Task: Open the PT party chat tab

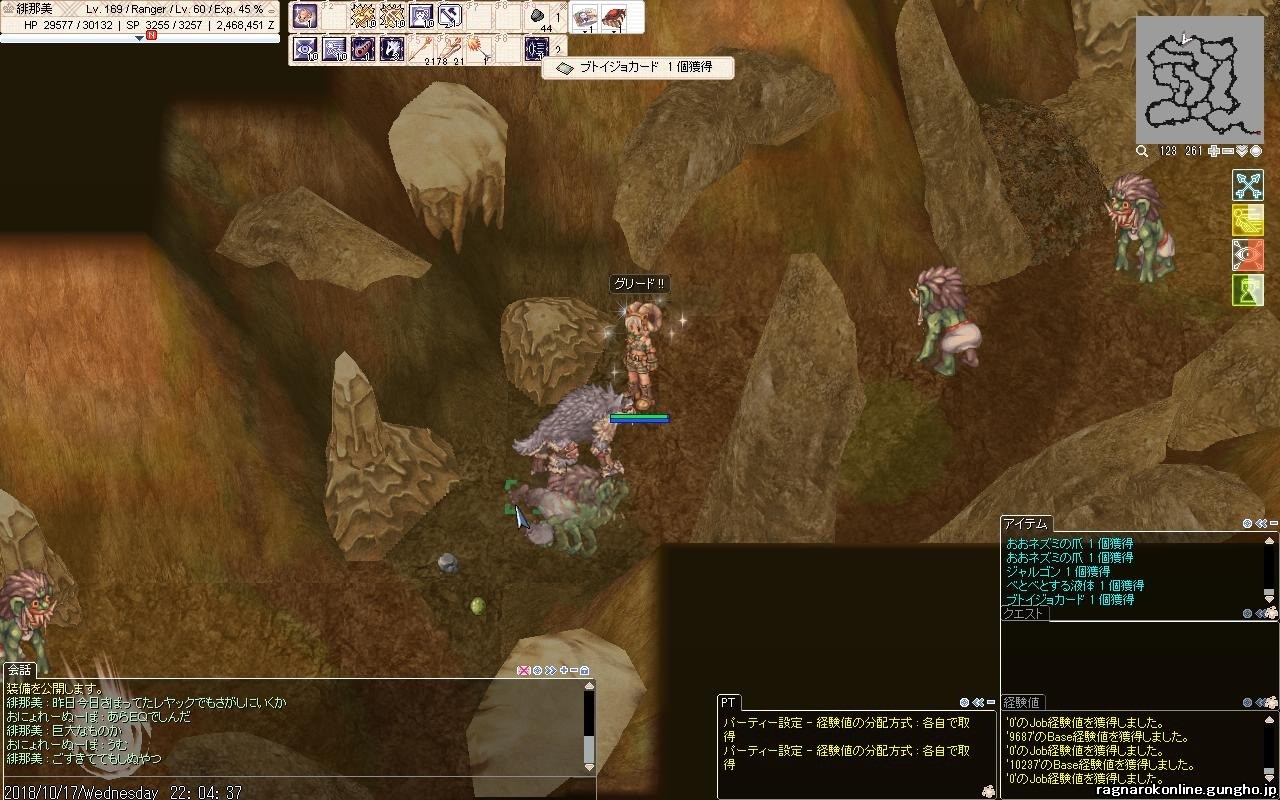Action: pyautogui.click(x=729, y=703)
